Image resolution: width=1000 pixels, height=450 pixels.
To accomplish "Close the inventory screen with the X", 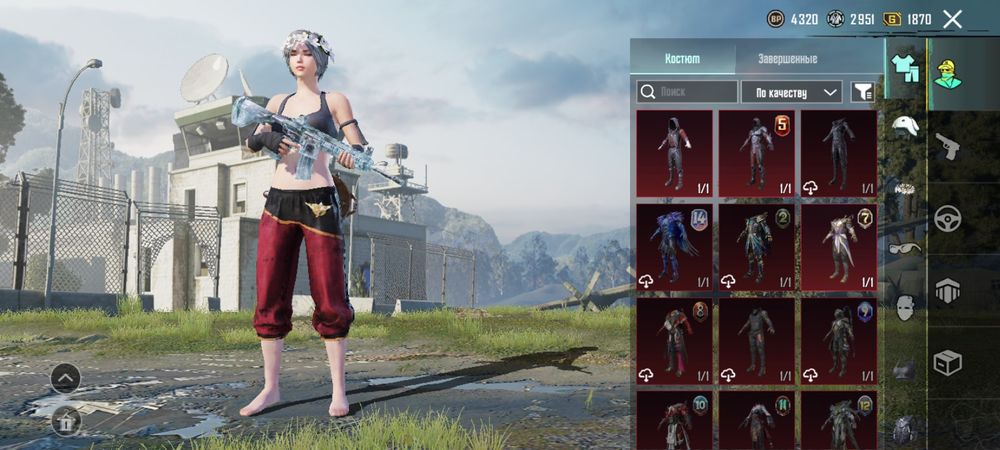I will tap(952, 19).
